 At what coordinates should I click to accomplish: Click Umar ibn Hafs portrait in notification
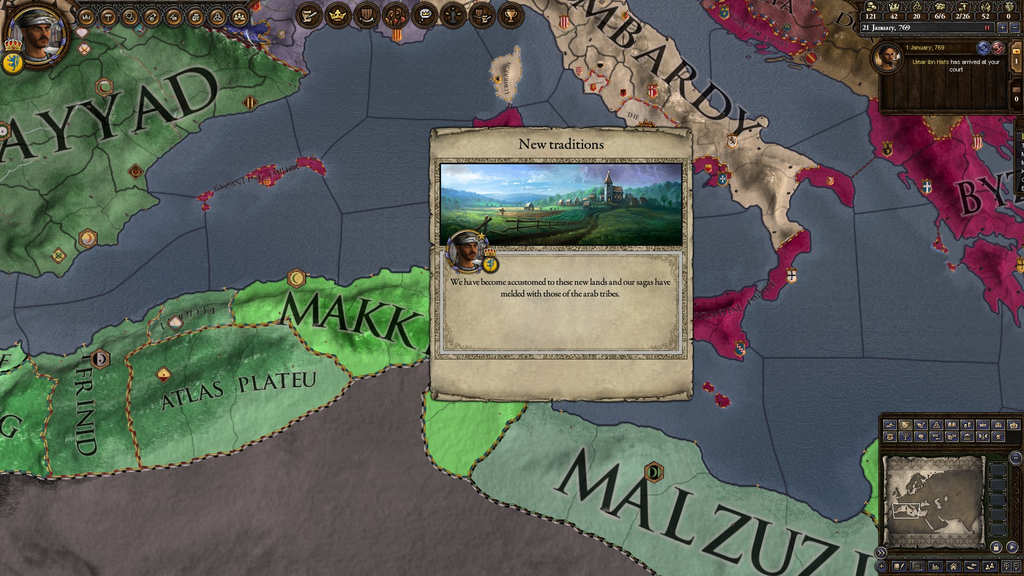[888, 58]
